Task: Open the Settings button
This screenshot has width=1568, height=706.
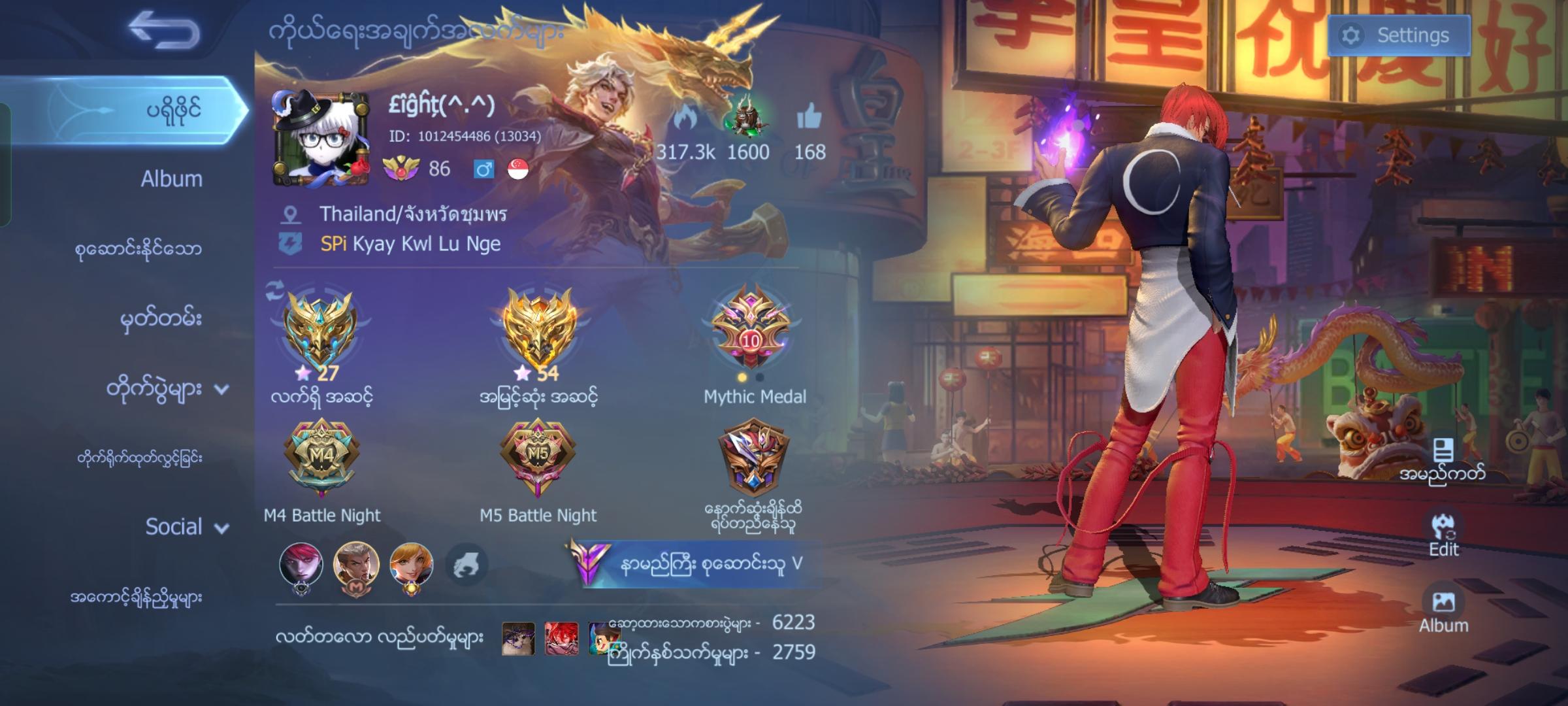Action: point(1399,35)
